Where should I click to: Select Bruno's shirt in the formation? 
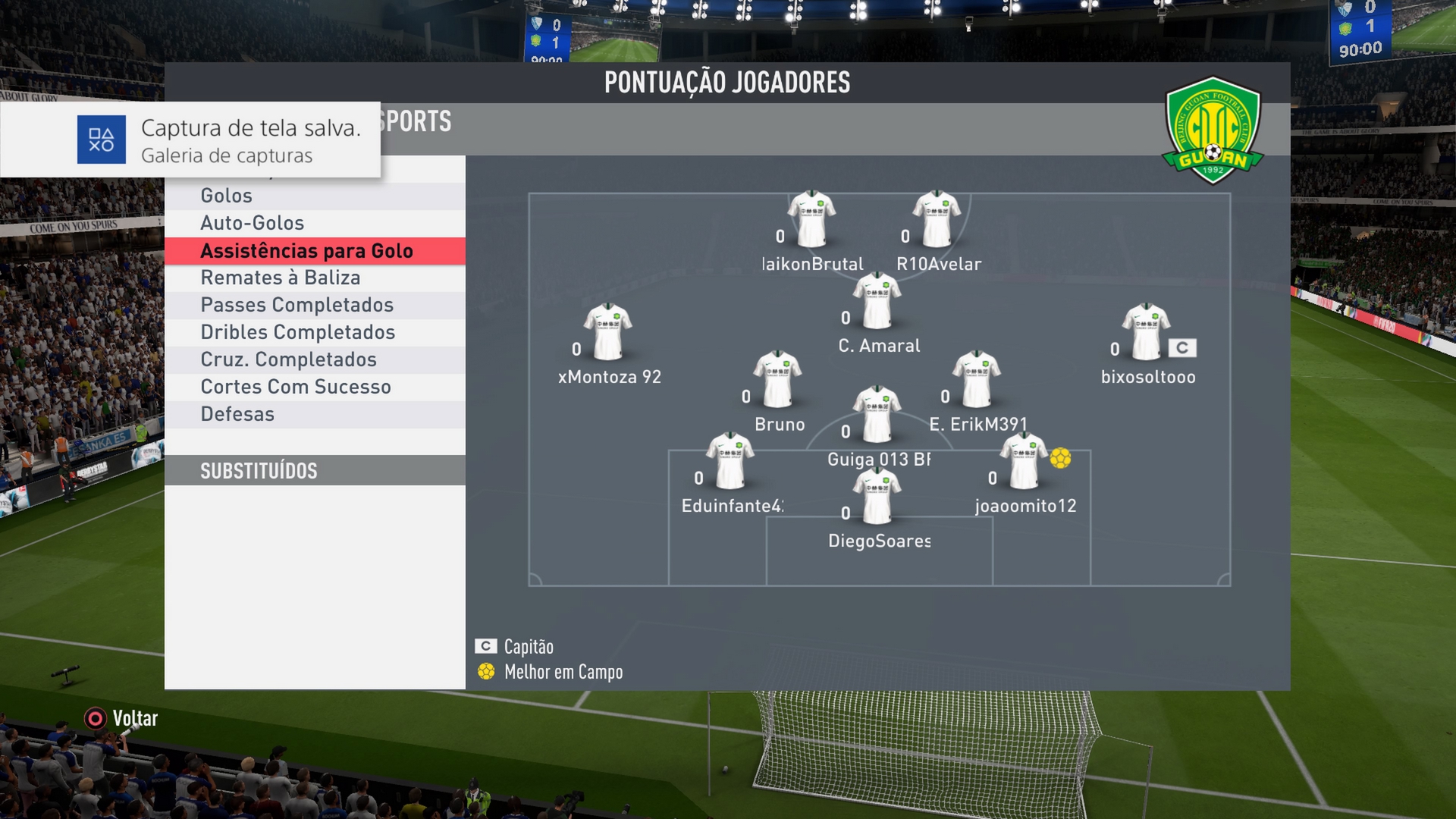777,381
